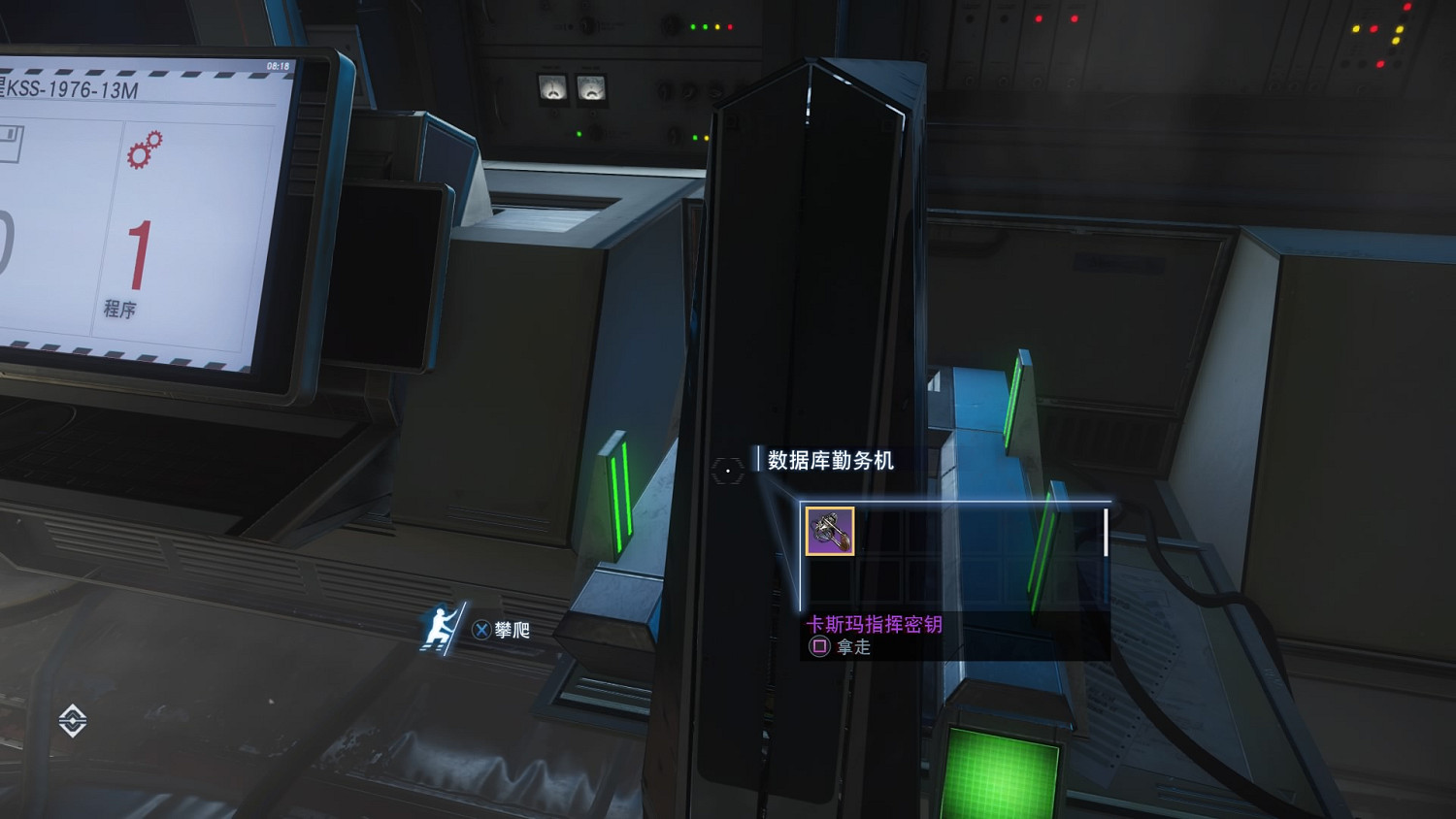This screenshot has height=819, width=1456.
Task: Click the hexagonal crosshair reticle at screen center
Action: coord(726,470)
